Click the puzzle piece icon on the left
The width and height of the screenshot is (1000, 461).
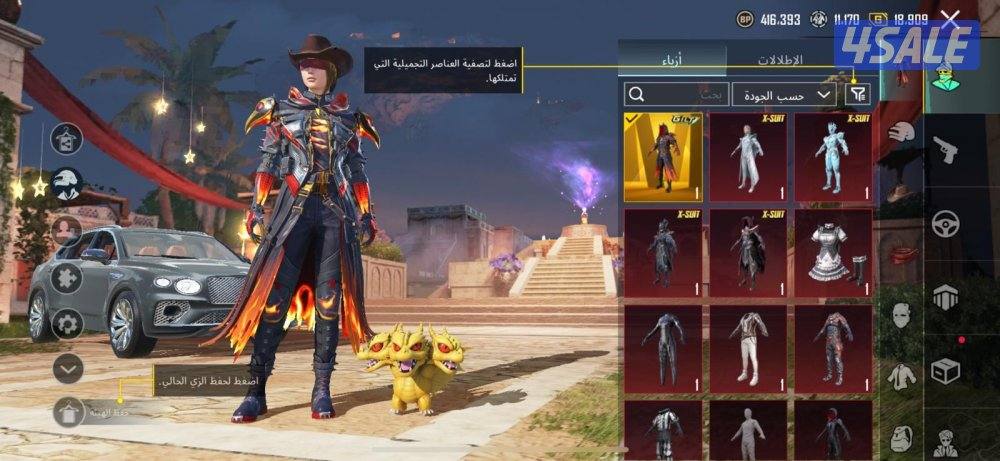point(67,277)
